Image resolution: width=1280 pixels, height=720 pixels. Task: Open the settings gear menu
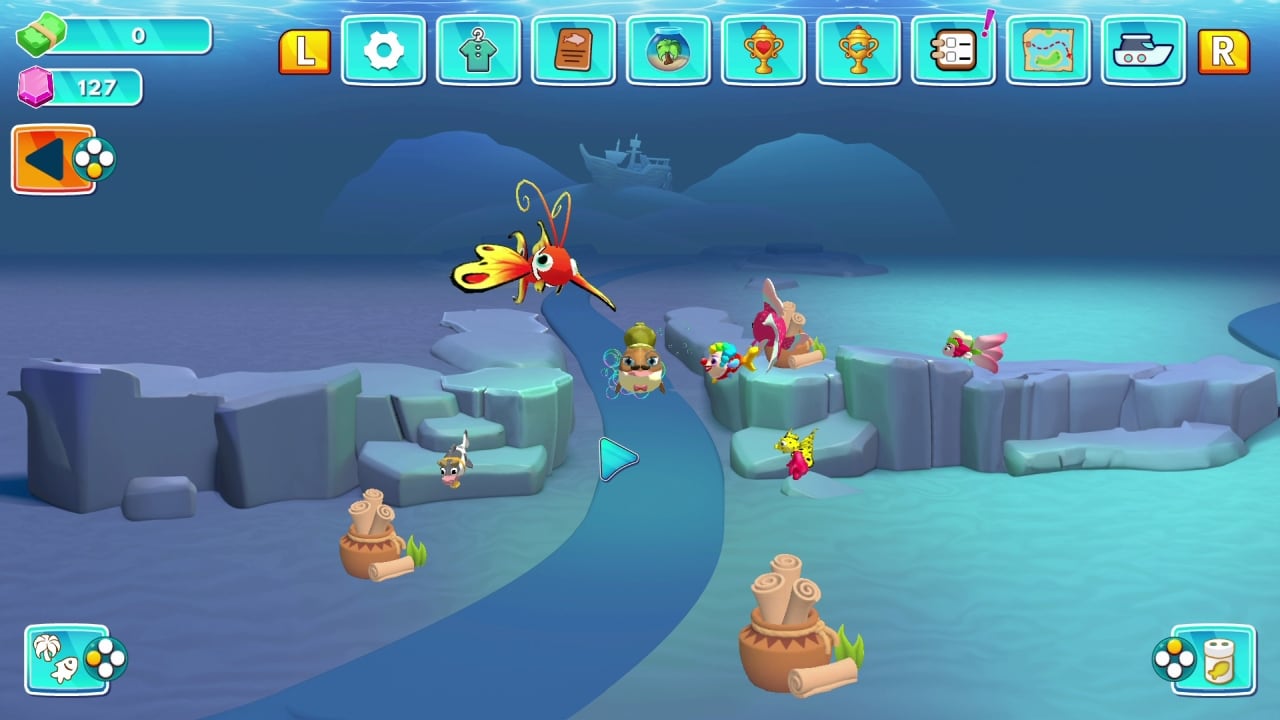(x=382, y=50)
